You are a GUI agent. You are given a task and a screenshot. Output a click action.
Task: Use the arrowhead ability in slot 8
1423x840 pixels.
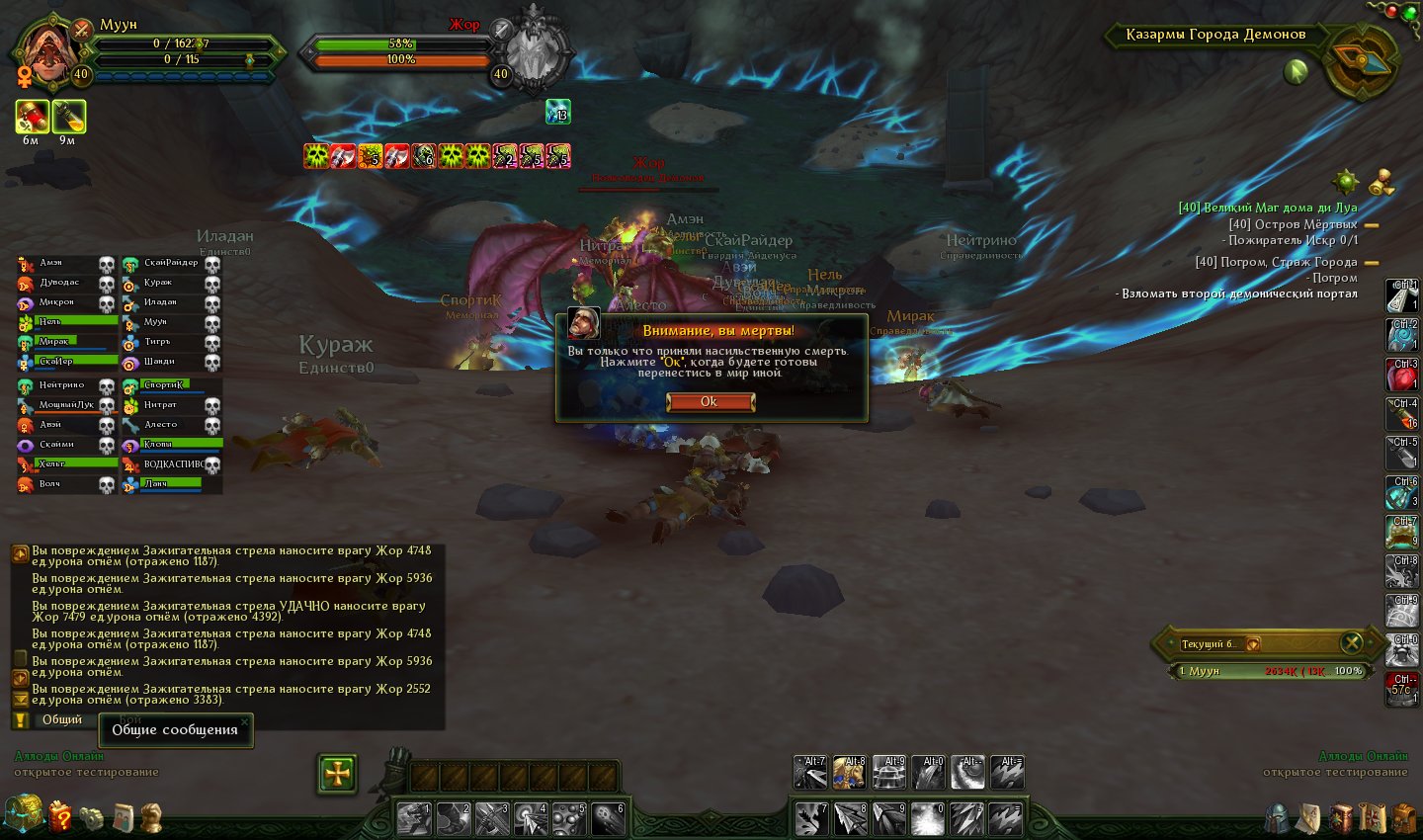(x=849, y=819)
